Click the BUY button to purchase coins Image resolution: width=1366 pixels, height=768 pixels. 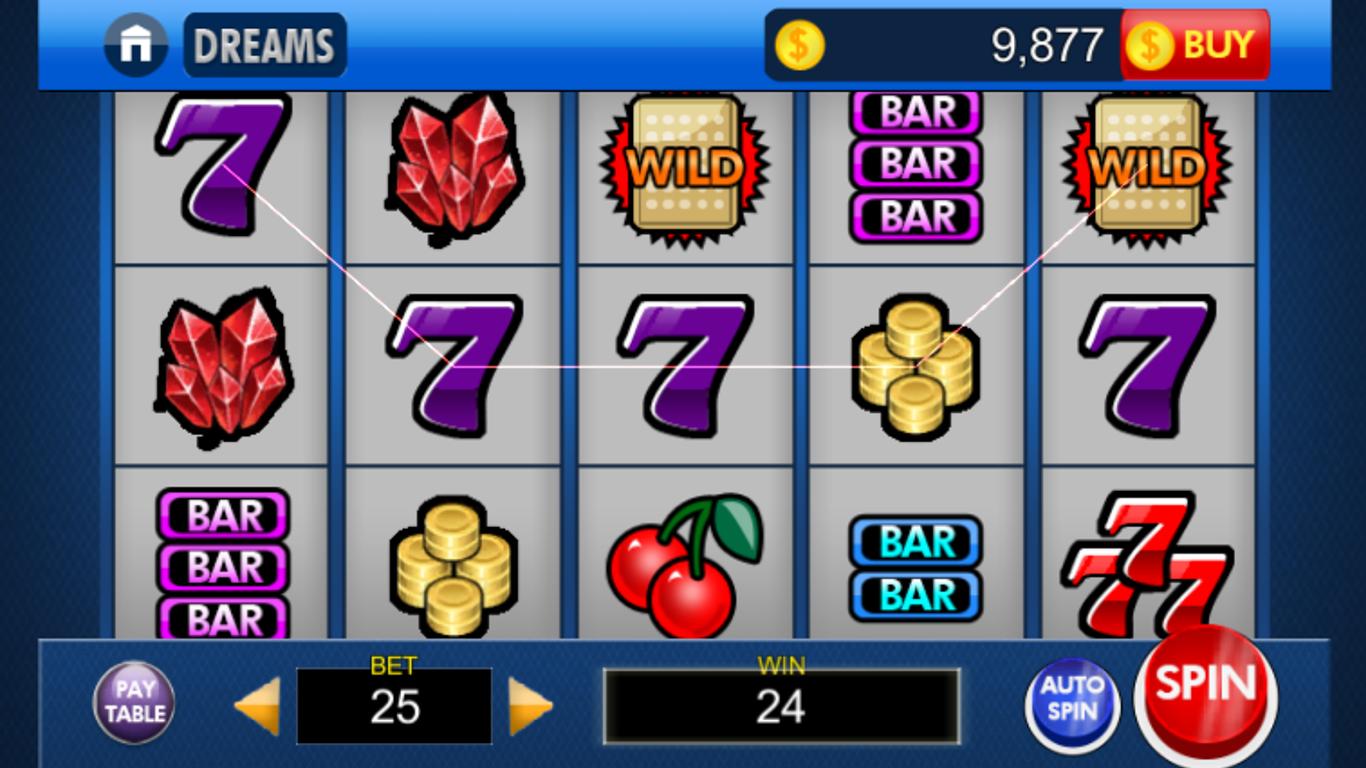tap(1196, 44)
